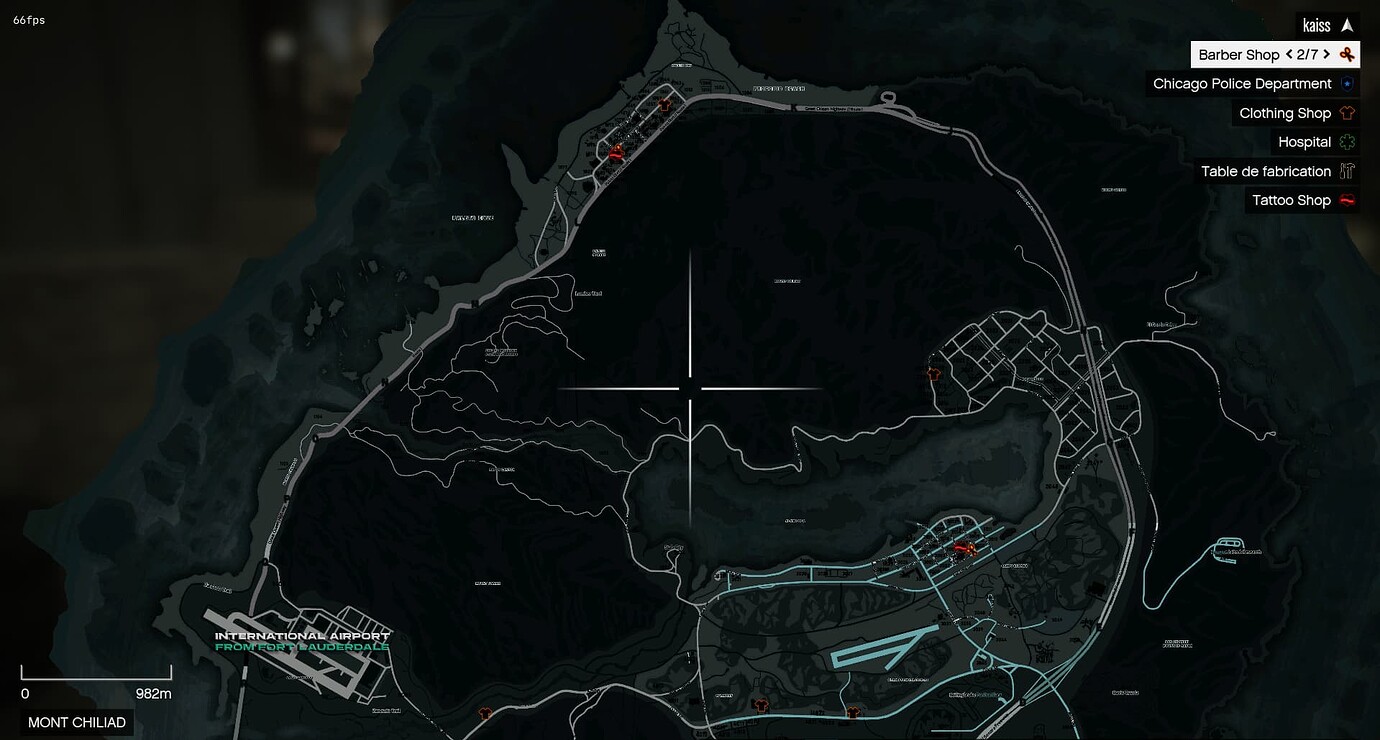This screenshot has height=740, width=1380.
Task: Click the Chicago Police Department shield icon
Action: tap(1347, 83)
